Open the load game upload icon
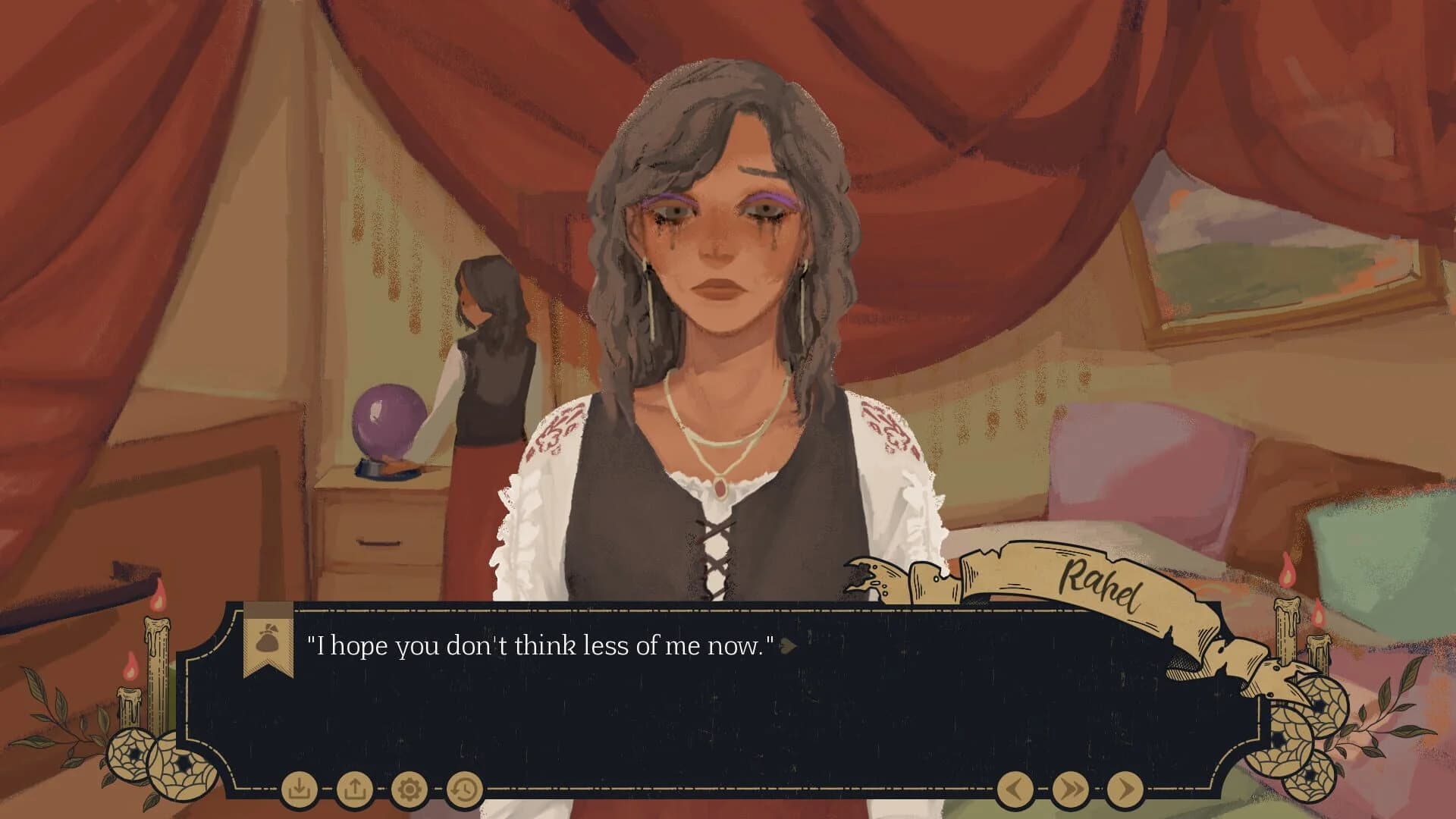1456x819 pixels. coord(354,790)
